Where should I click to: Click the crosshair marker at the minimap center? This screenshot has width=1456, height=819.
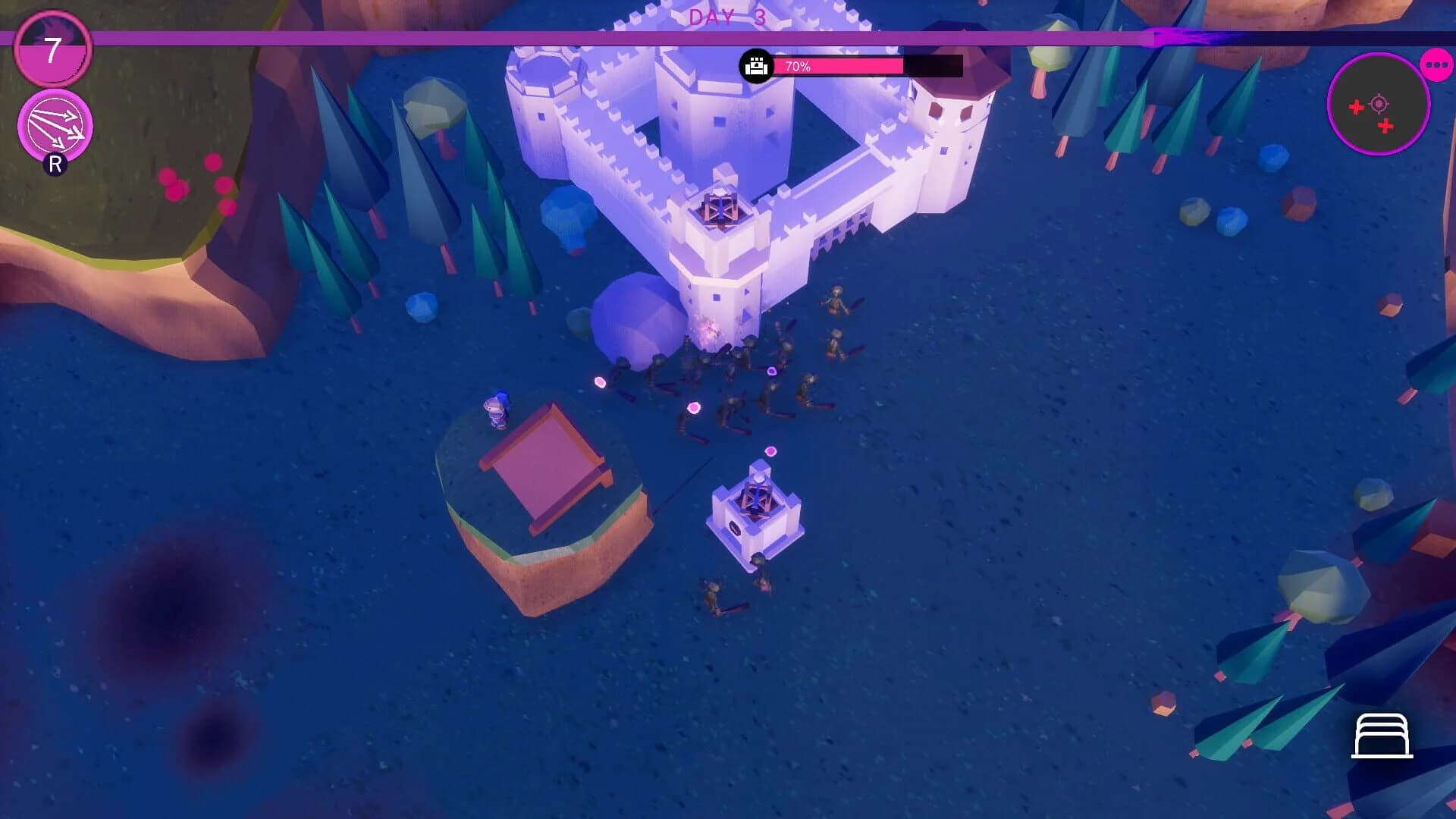[1379, 104]
